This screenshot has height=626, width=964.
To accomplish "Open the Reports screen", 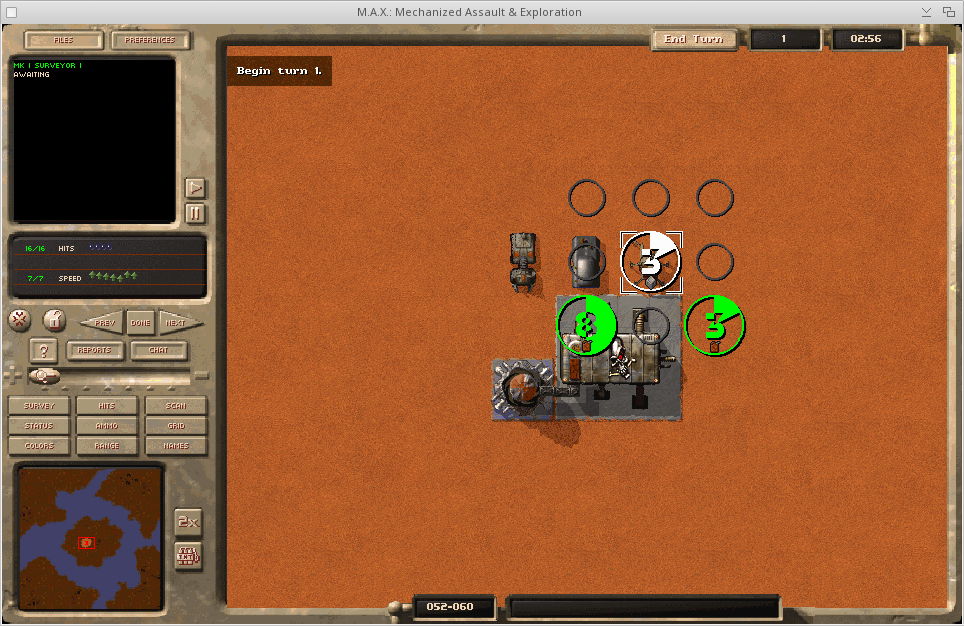I will 96,351.
